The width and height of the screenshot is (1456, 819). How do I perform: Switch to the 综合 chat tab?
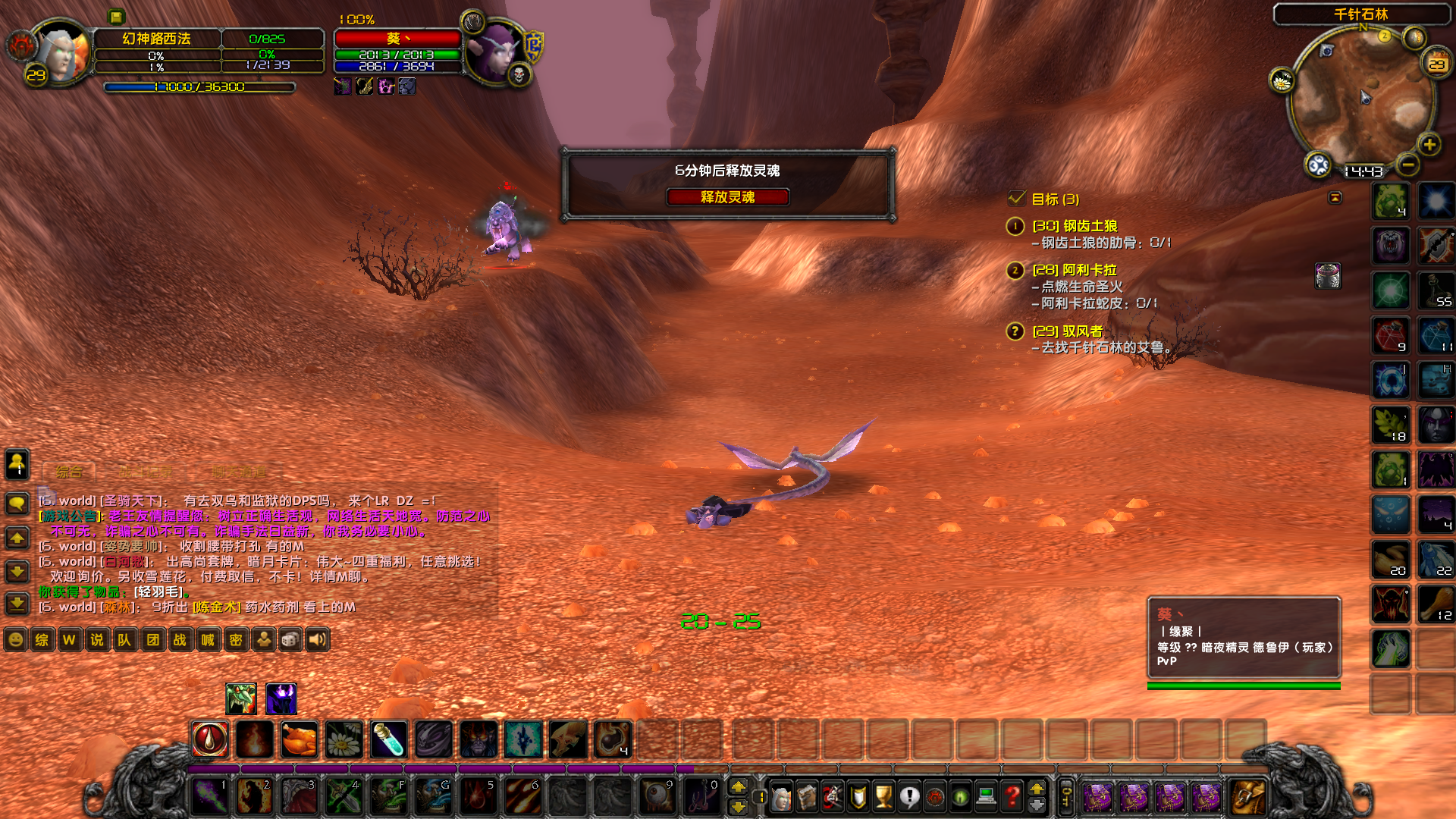pyautogui.click(x=69, y=472)
